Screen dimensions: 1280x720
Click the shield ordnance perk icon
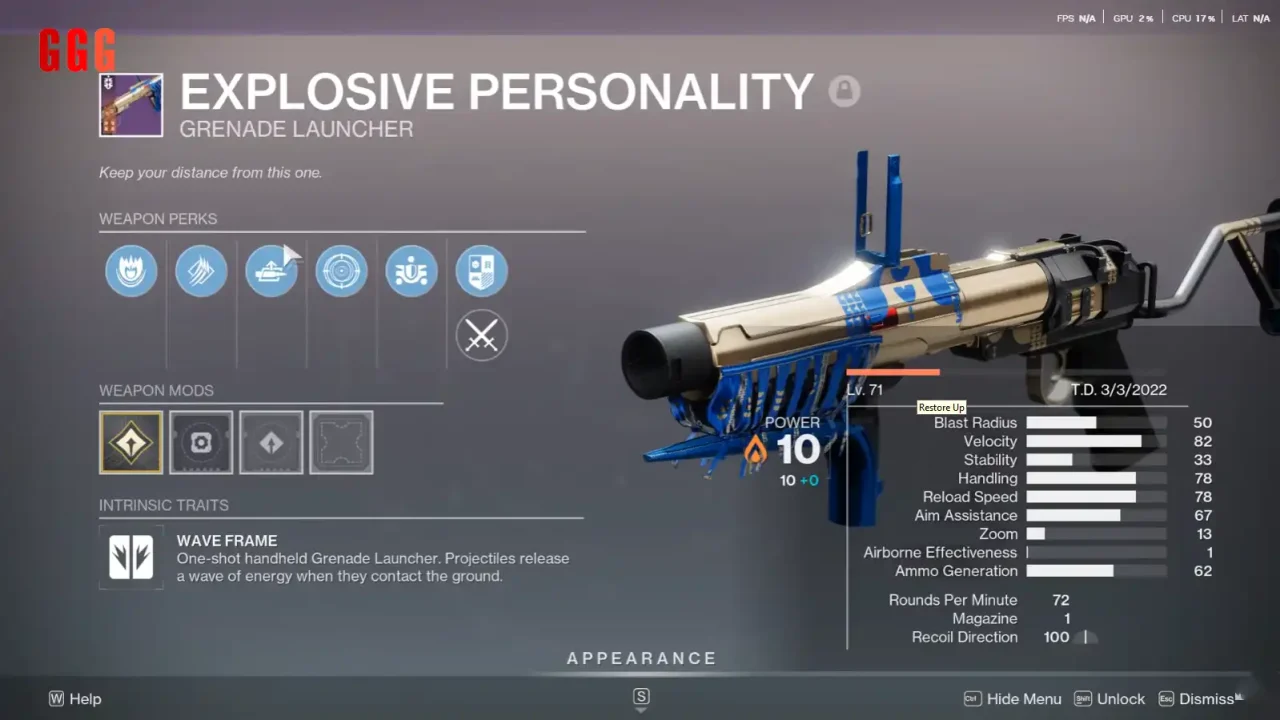pos(411,271)
